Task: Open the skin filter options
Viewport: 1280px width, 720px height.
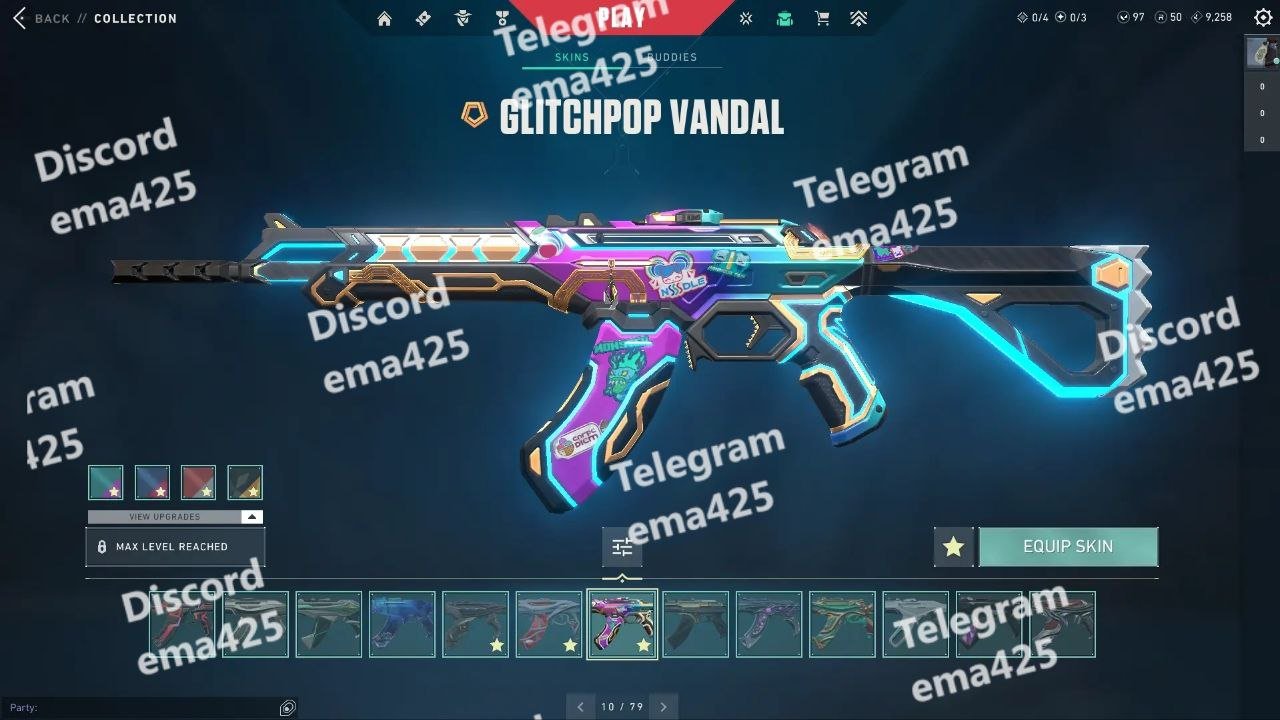Action: pyautogui.click(x=622, y=547)
